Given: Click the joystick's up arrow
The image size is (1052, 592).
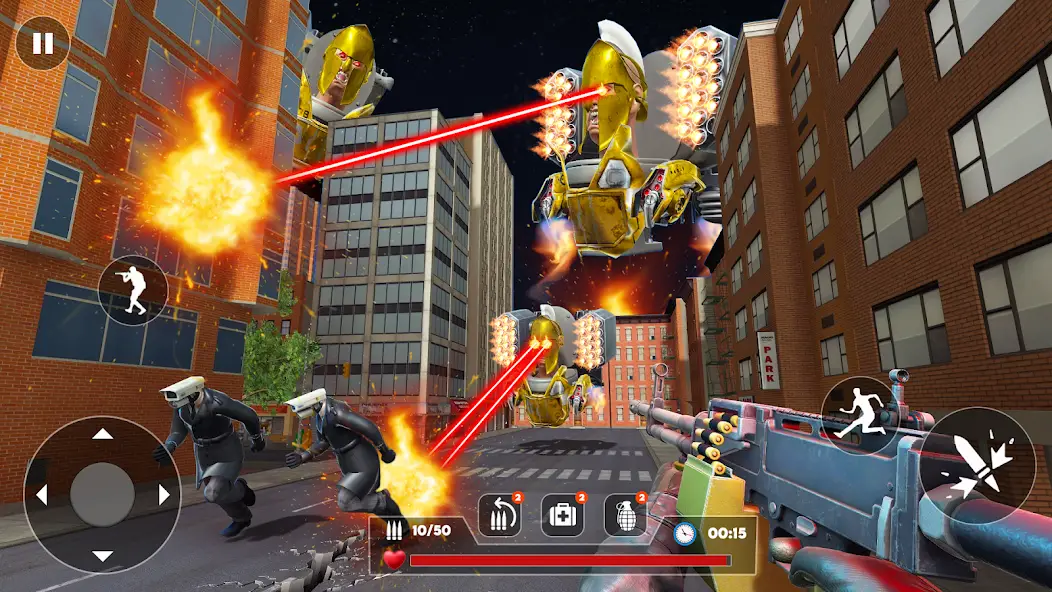Looking at the screenshot, I should pos(102,435).
